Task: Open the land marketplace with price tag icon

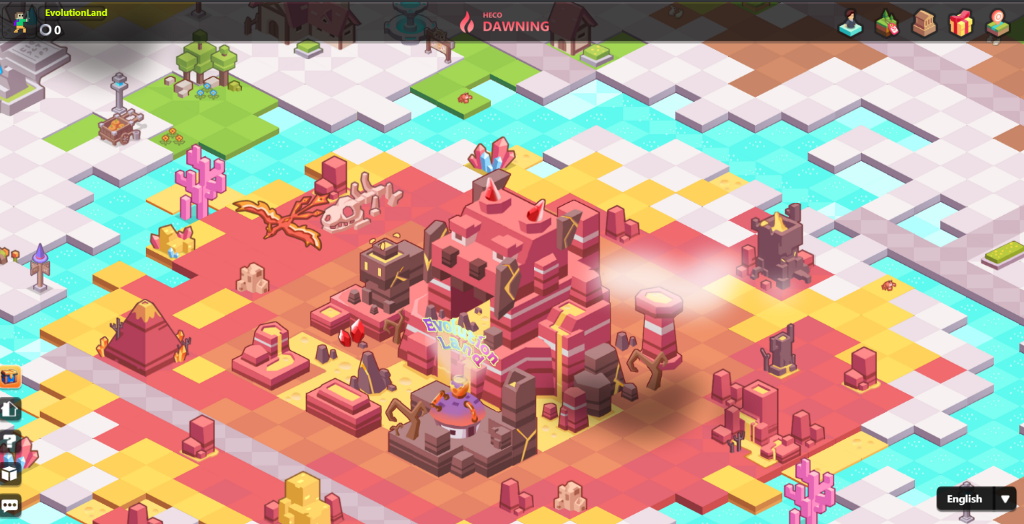Action: pos(887,22)
